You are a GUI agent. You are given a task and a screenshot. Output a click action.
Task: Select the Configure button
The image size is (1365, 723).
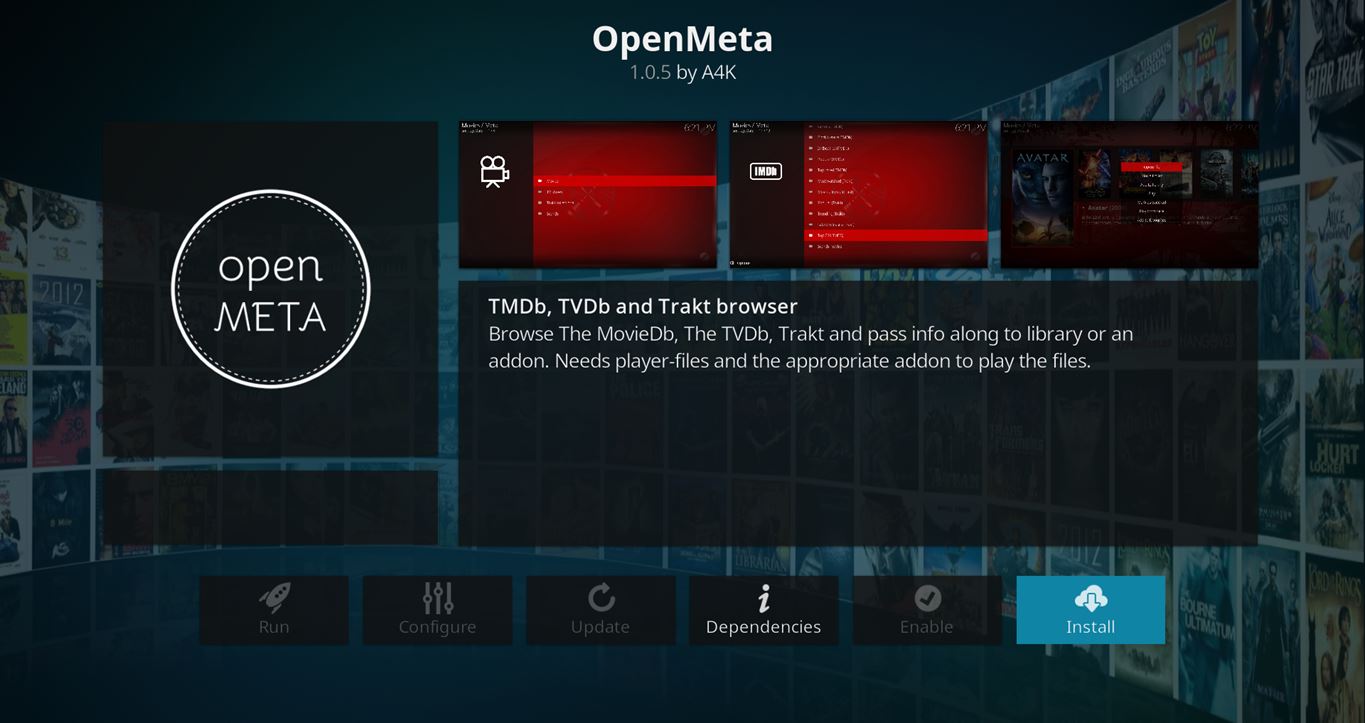click(x=437, y=610)
